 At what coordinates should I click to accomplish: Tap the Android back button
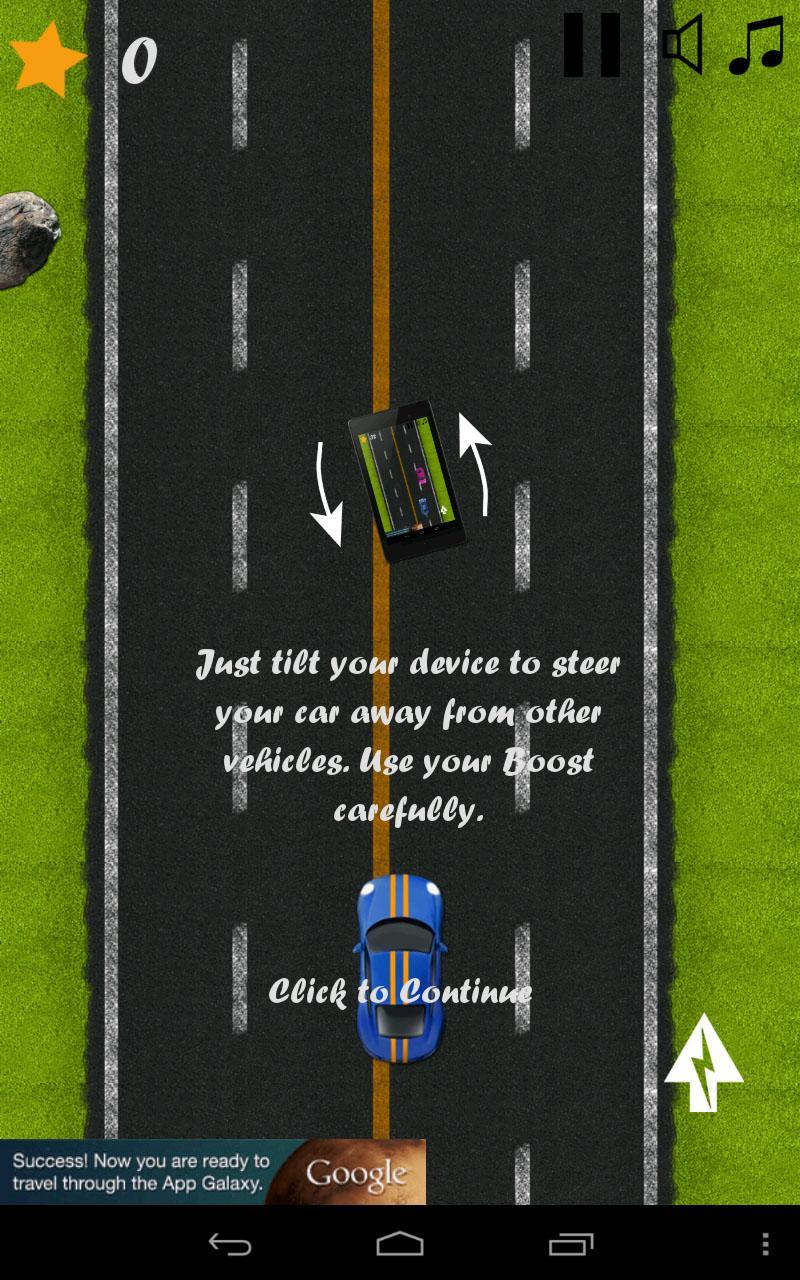pyautogui.click(x=229, y=1244)
